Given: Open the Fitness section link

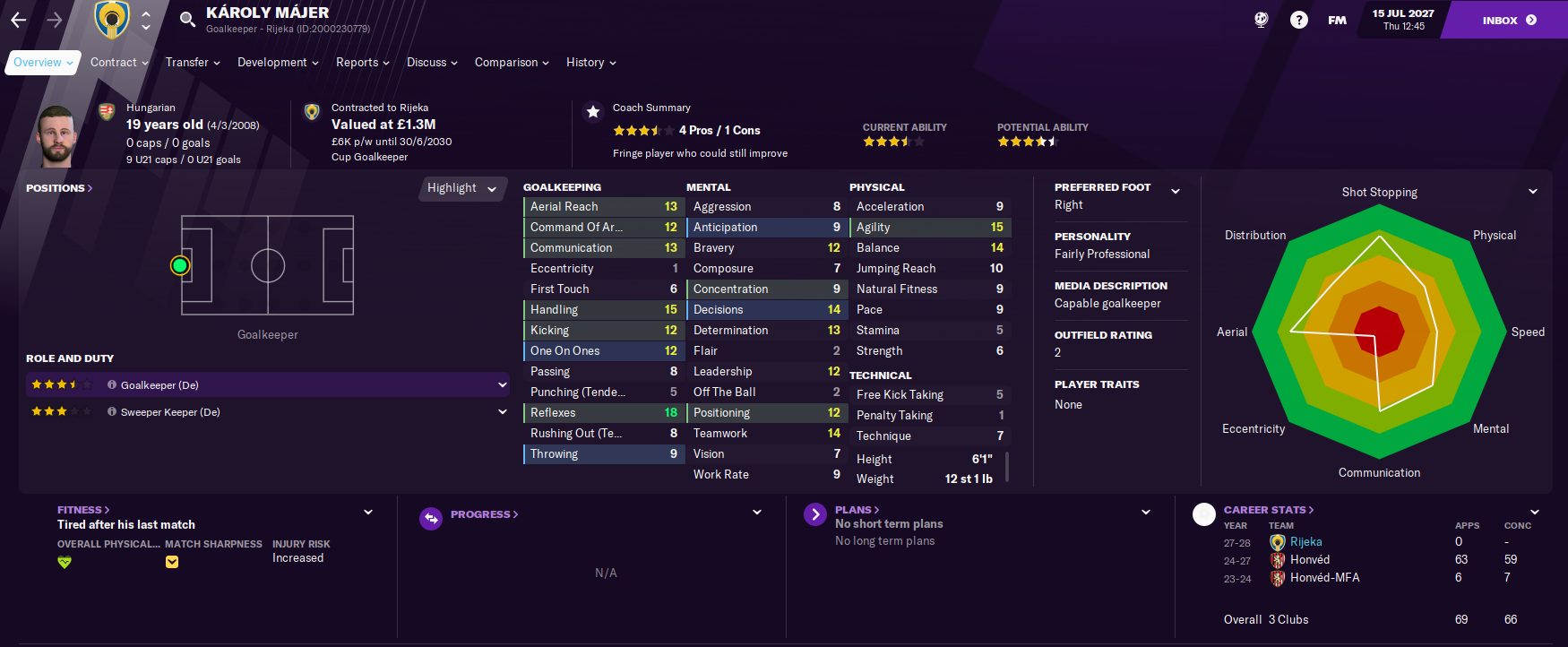Looking at the screenshot, I should pyautogui.click(x=82, y=510).
